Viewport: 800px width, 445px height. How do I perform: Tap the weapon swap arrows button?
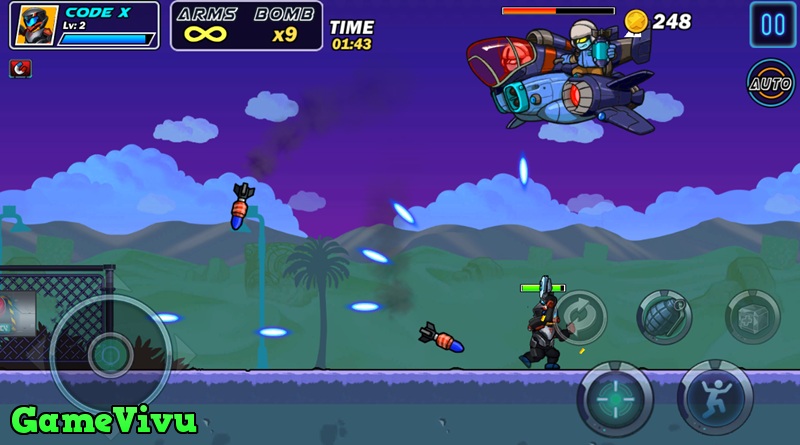click(579, 316)
